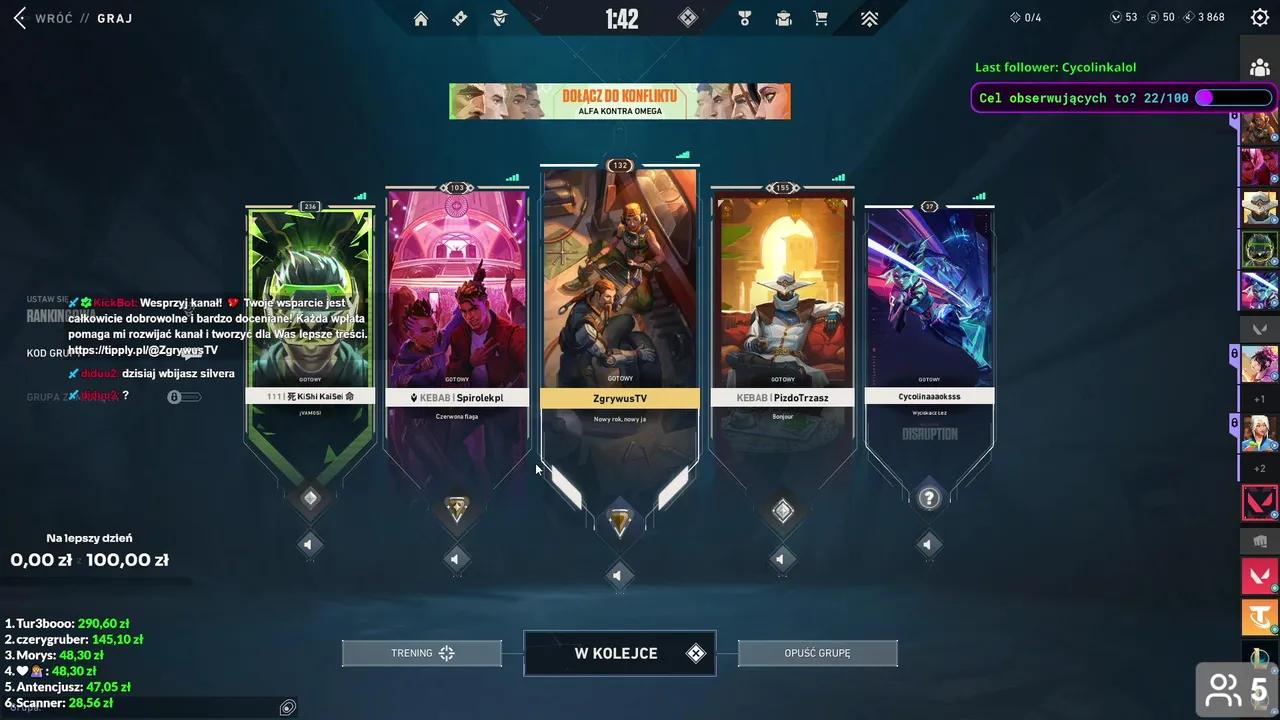Open the Store shopping cart icon

[x=820, y=17]
